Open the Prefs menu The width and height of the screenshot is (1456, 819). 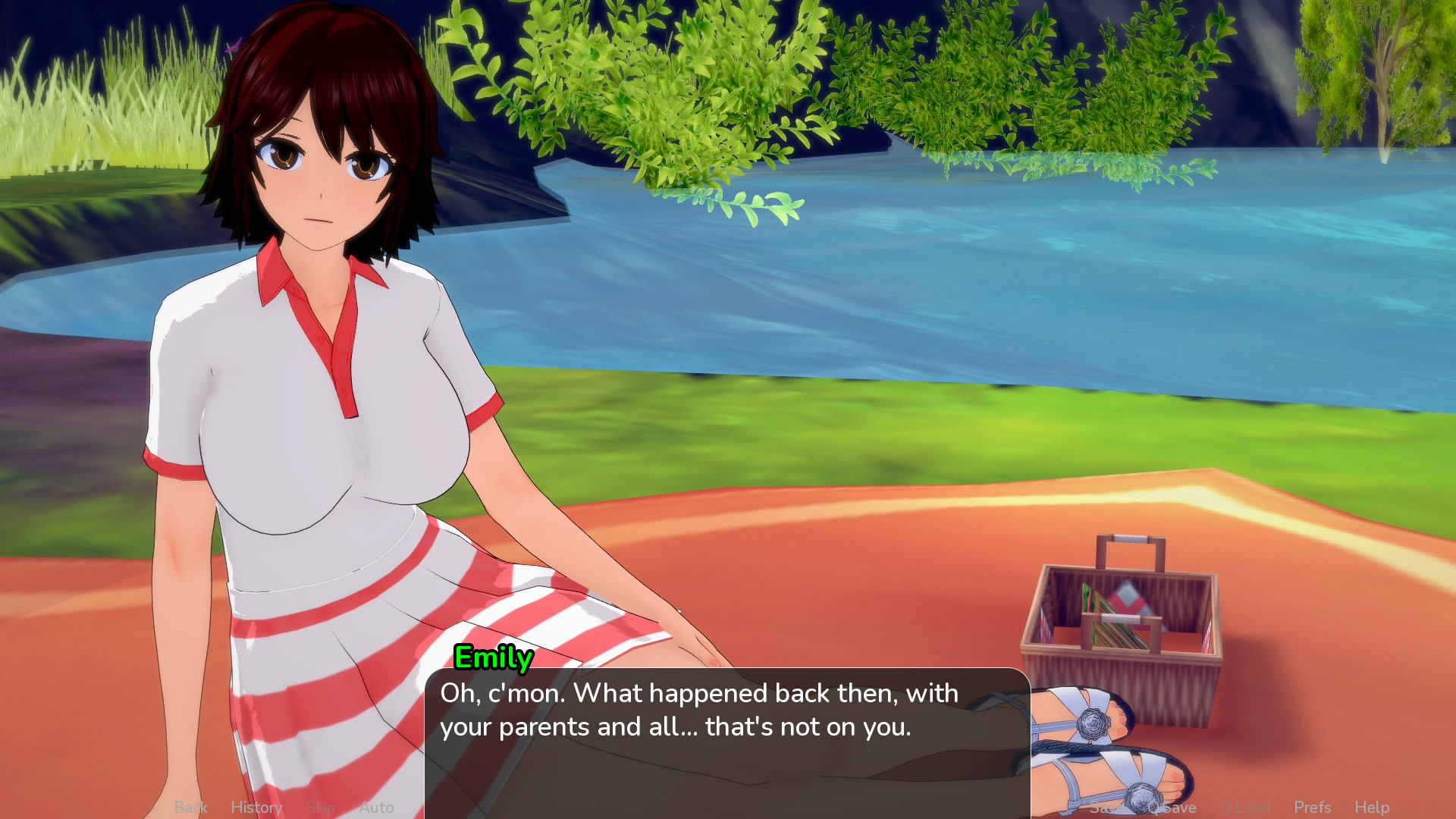coord(1313,808)
